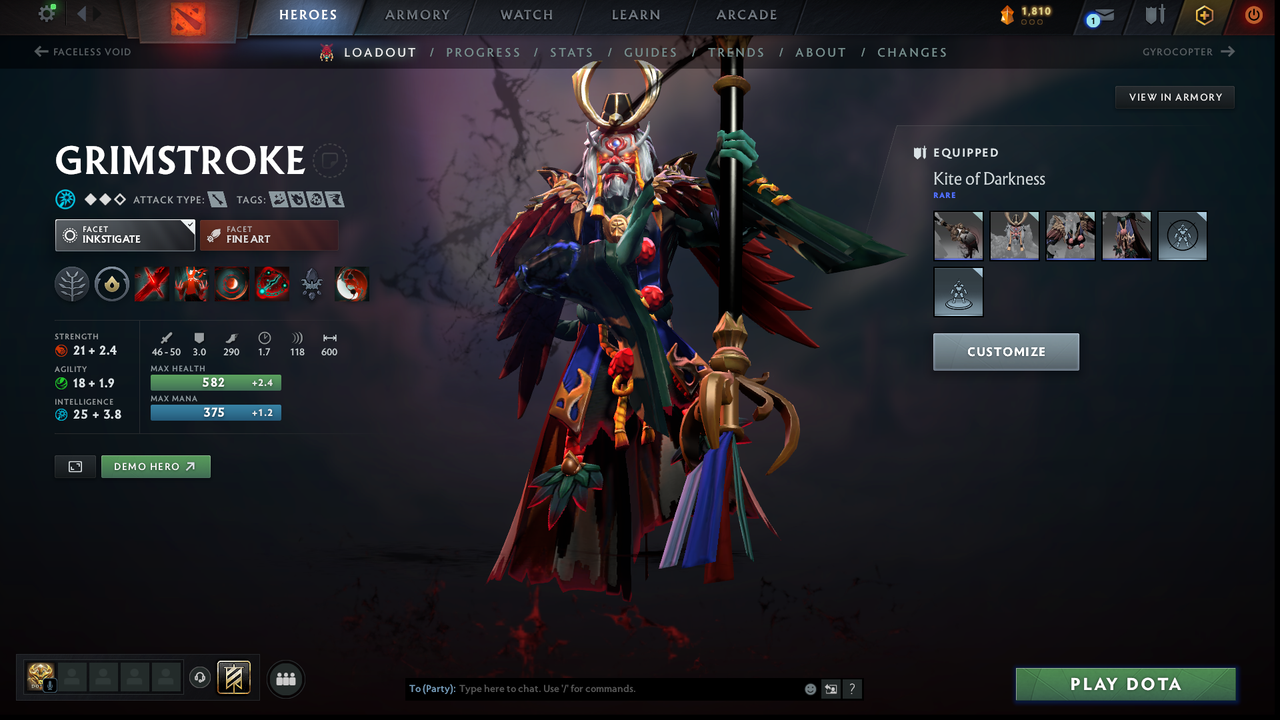This screenshot has height=720, width=1280.
Task: Click the Demo Hero button
Action: 155,466
